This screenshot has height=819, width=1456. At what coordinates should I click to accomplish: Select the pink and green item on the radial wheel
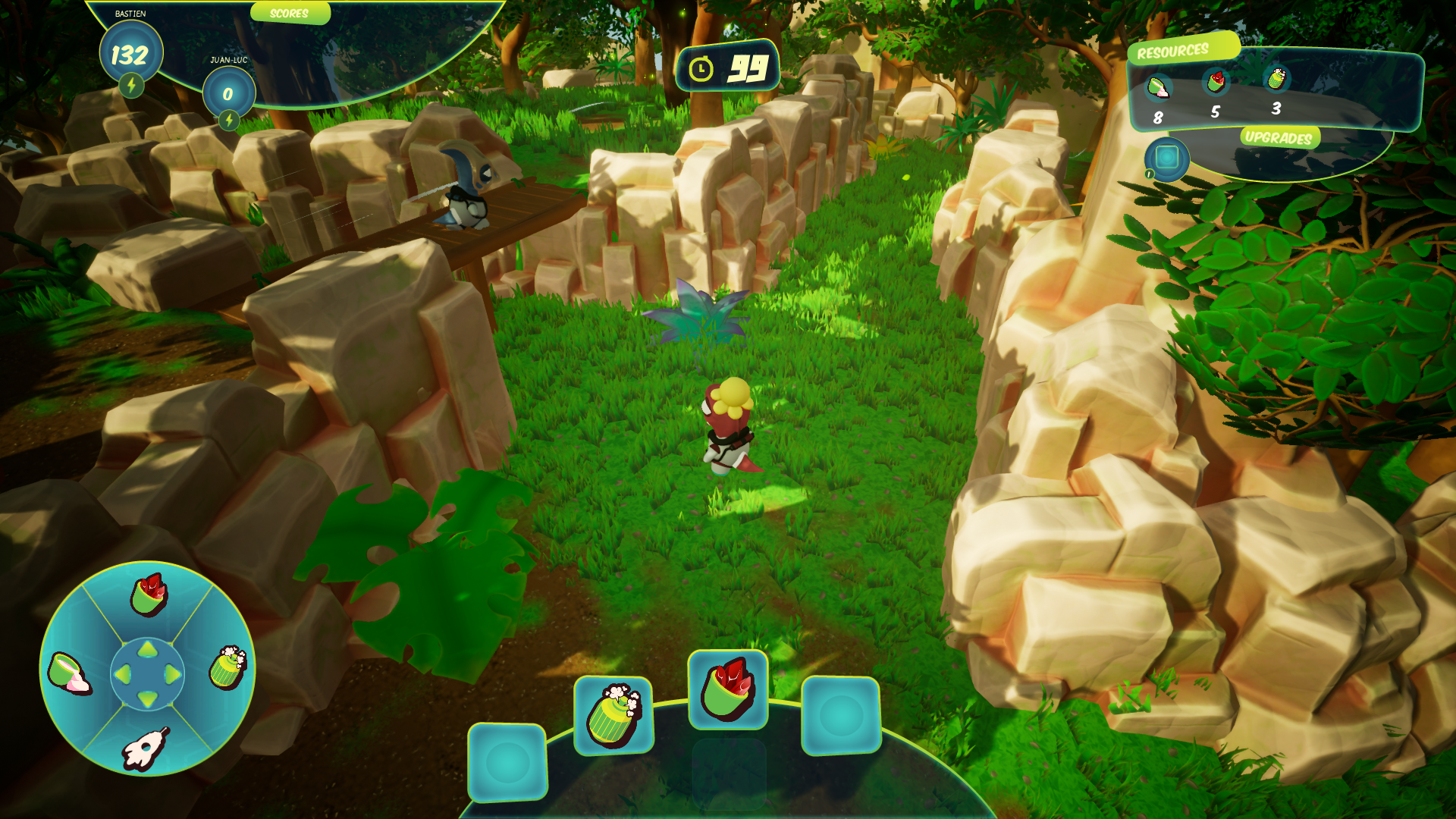click(x=69, y=673)
